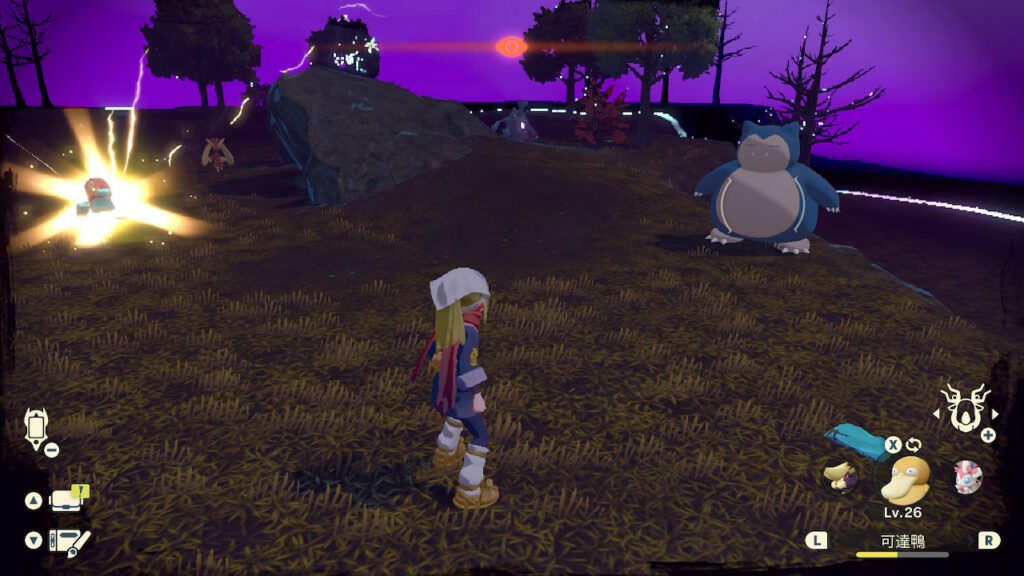Screen dimensions: 1024x576
Task: Switch to the yellow-crested Pokémon portrait
Action: point(838,475)
